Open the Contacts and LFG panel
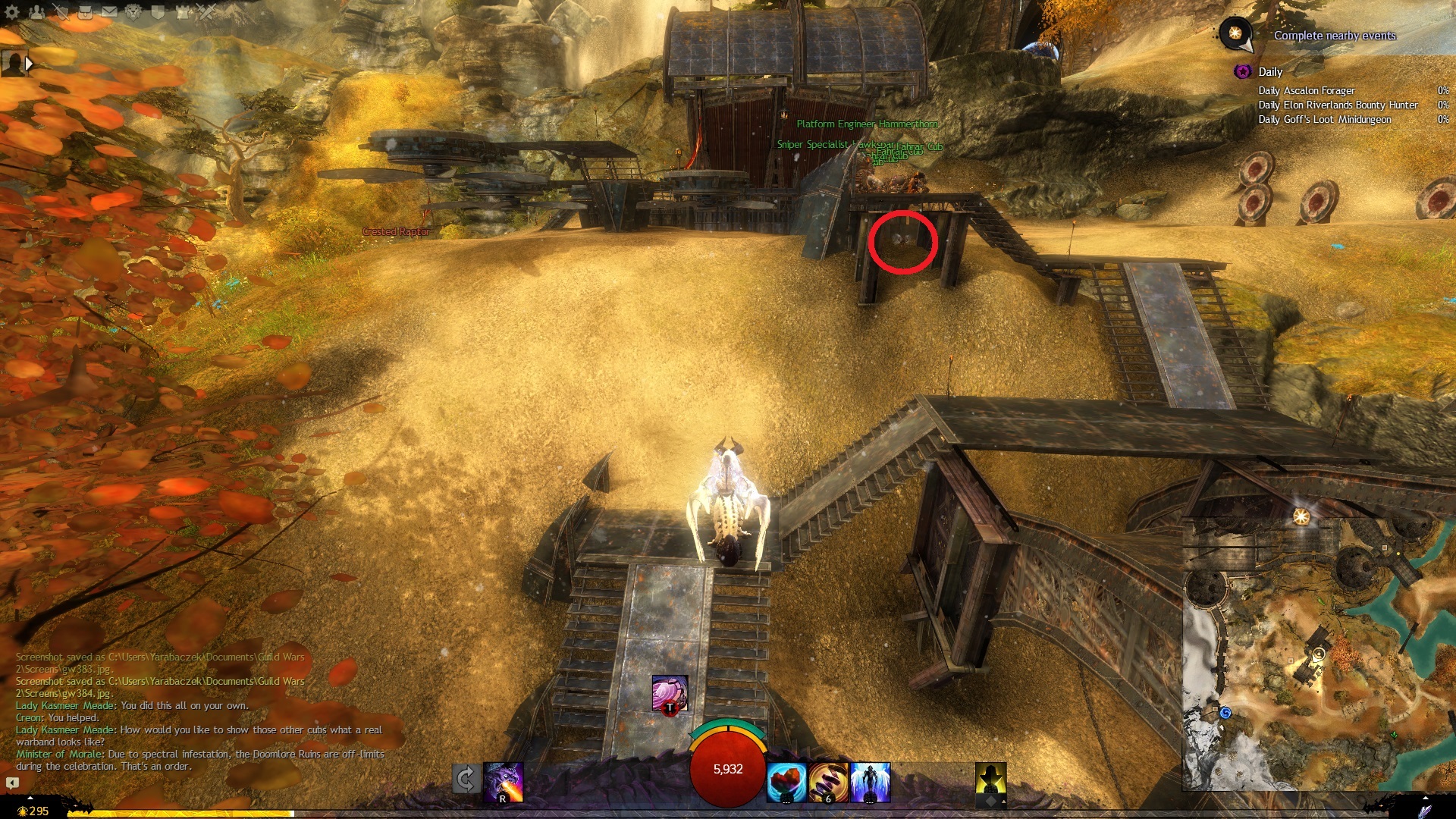The image size is (1456, 819). click(36, 11)
